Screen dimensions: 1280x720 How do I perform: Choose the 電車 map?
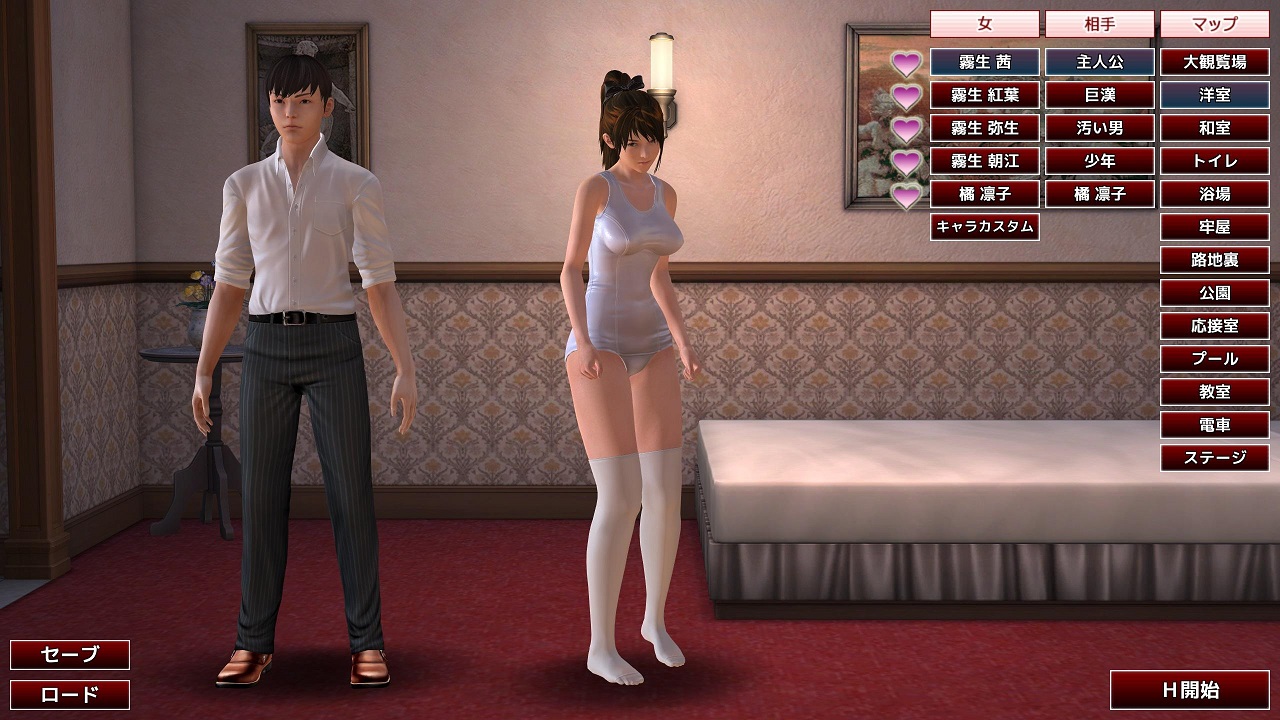(1215, 425)
